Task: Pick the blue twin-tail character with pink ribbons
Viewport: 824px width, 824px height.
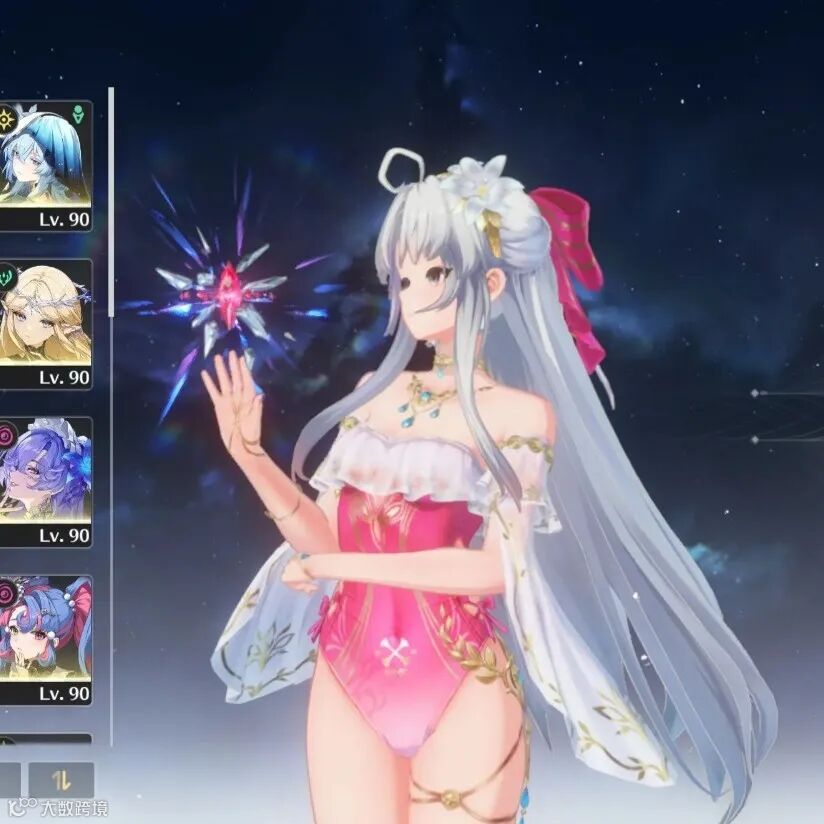Action: pos(45,628)
